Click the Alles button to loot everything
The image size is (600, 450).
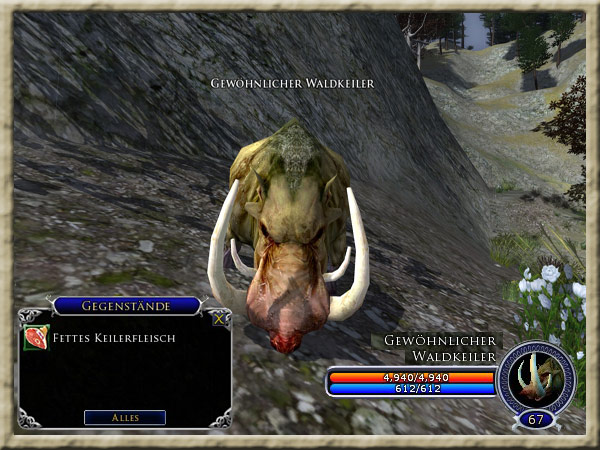point(125,417)
